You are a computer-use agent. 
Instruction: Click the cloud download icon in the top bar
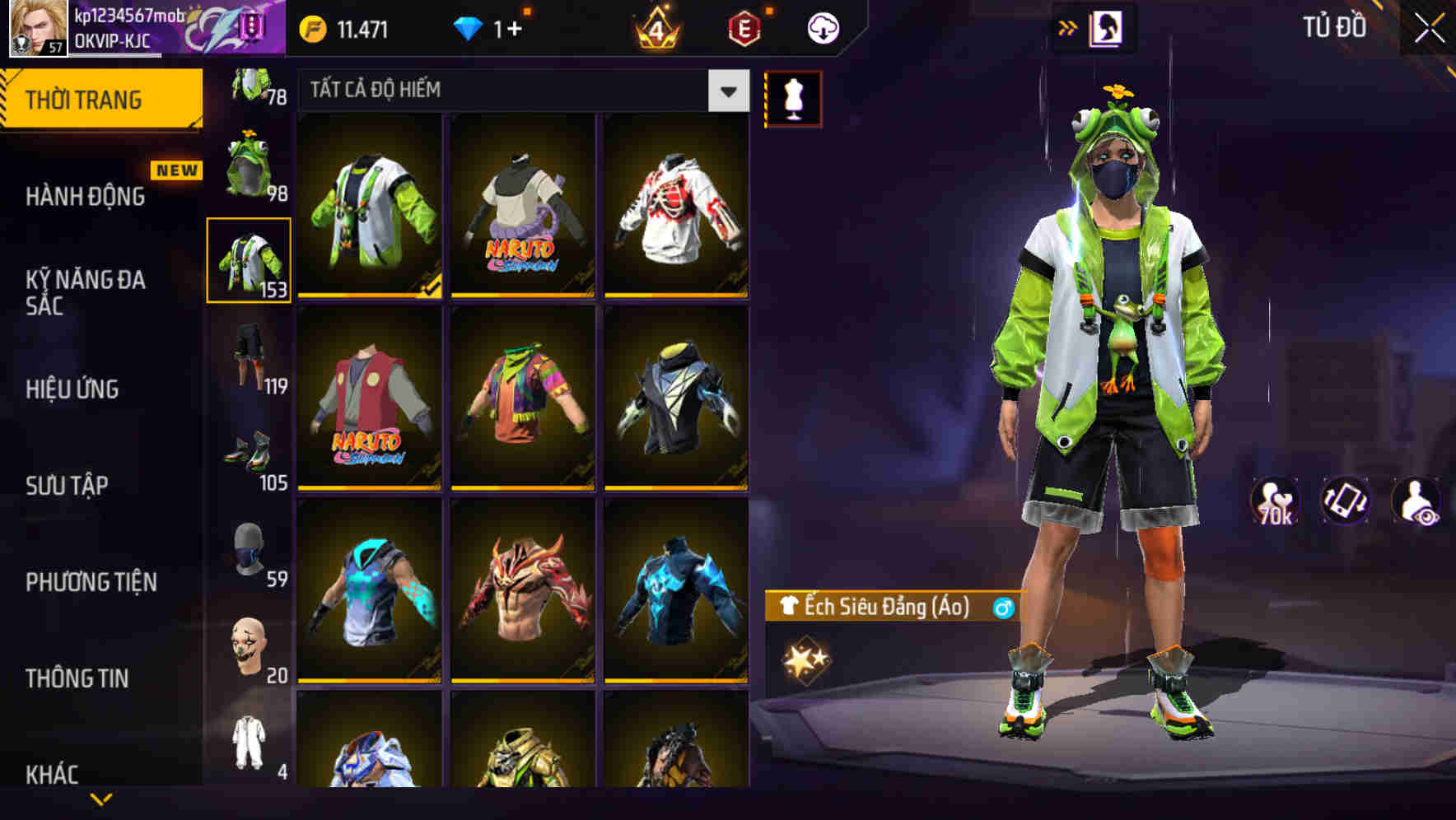pos(821,26)
